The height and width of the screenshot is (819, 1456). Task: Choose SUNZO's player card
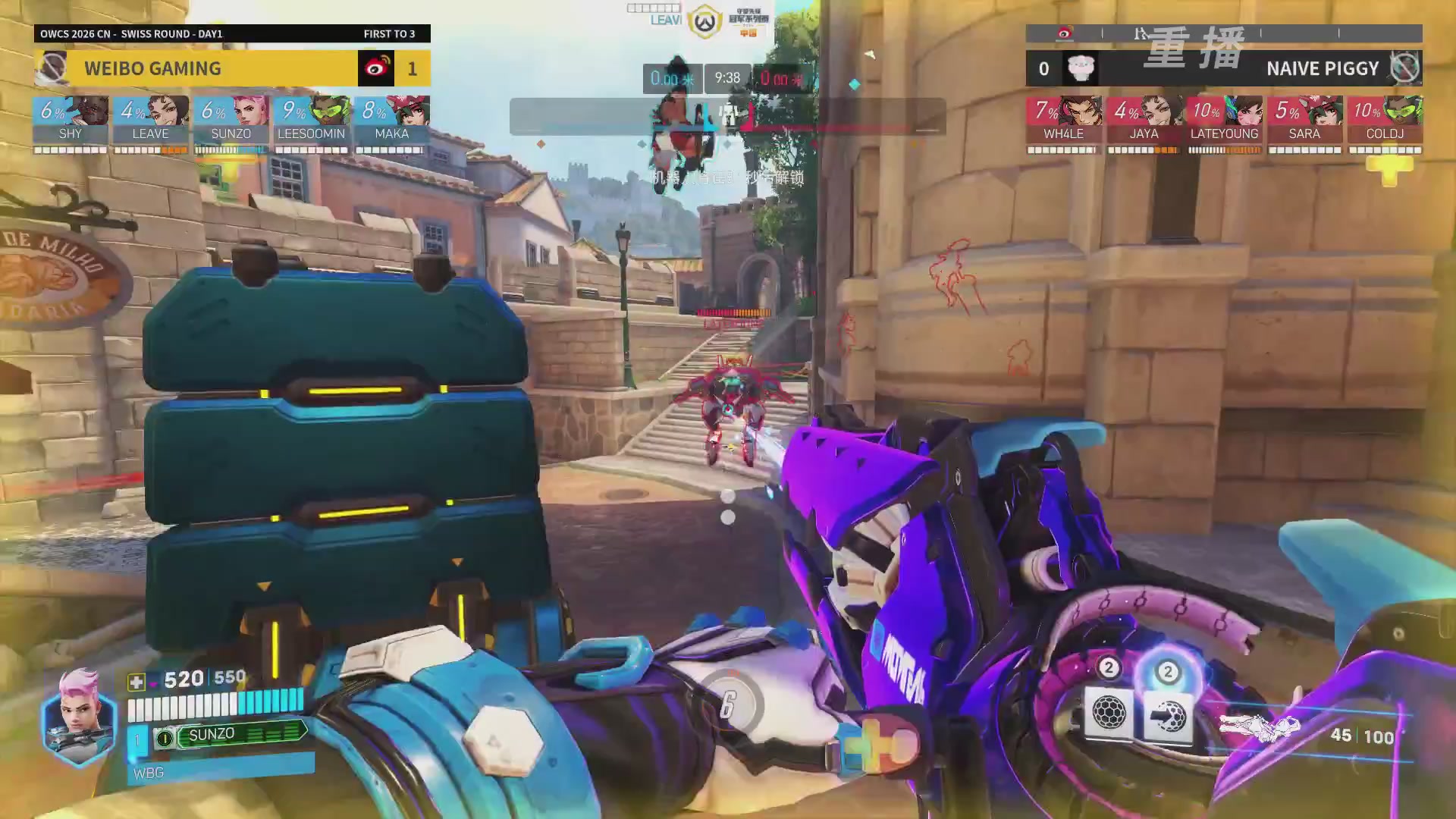point(231,121)
